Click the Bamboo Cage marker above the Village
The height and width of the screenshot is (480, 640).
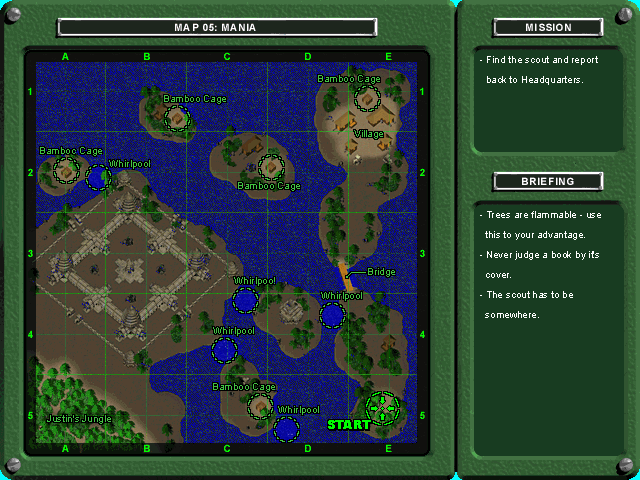click(x=367, y=97)
